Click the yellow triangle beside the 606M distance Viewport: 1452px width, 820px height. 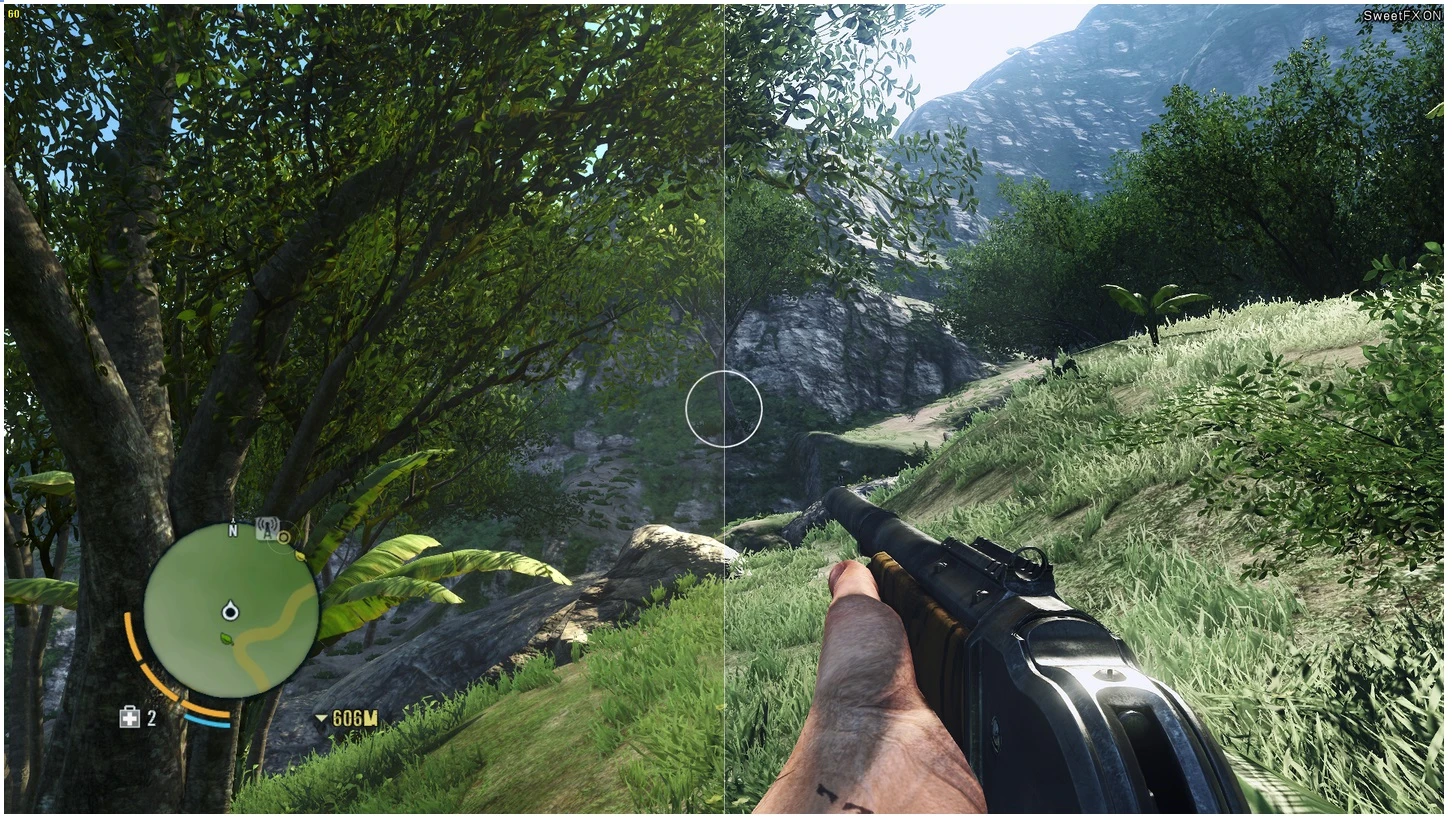tap(321, 717)
